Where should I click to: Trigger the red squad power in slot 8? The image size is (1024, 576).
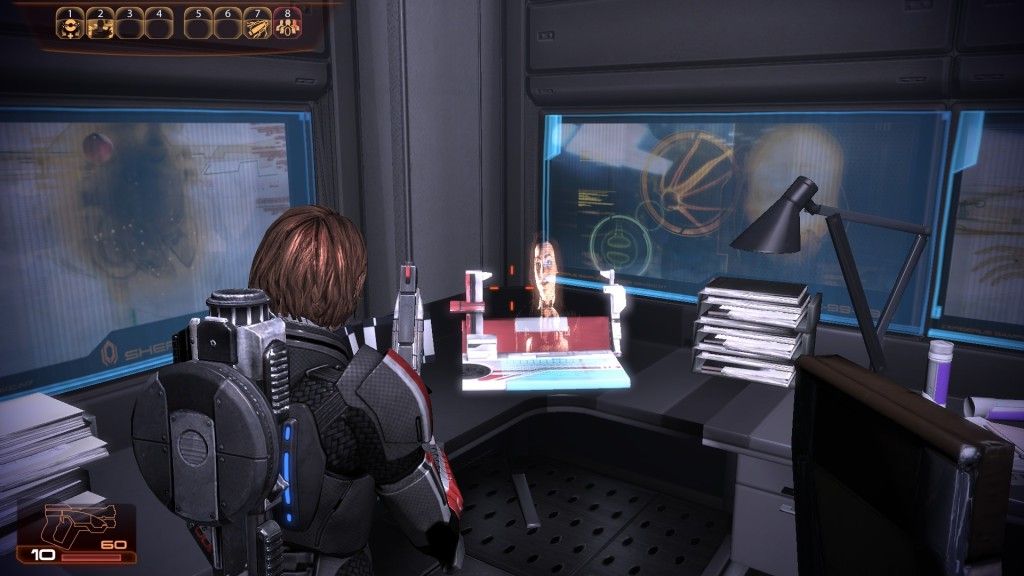pos(287,26)
